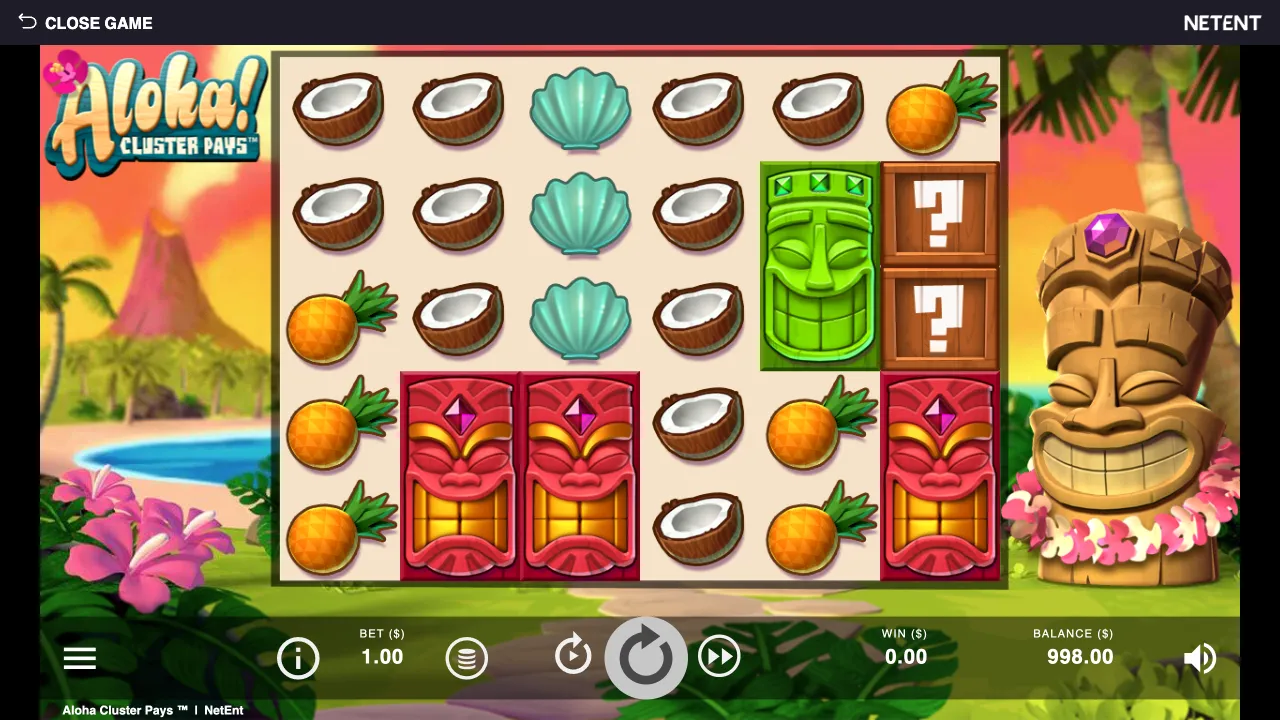The width and height of the screenshot is (1280, 720).
Task: Enable fast play double-arrow
Action: pos(719,656)
